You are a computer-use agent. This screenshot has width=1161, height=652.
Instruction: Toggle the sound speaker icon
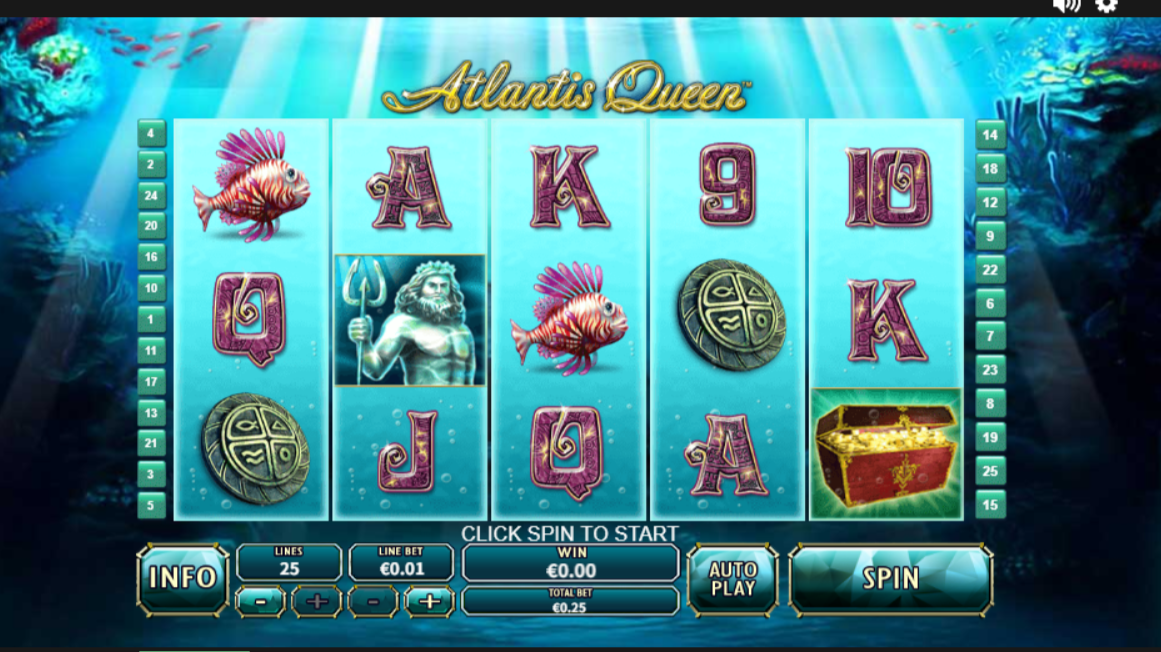(1066, 6)
